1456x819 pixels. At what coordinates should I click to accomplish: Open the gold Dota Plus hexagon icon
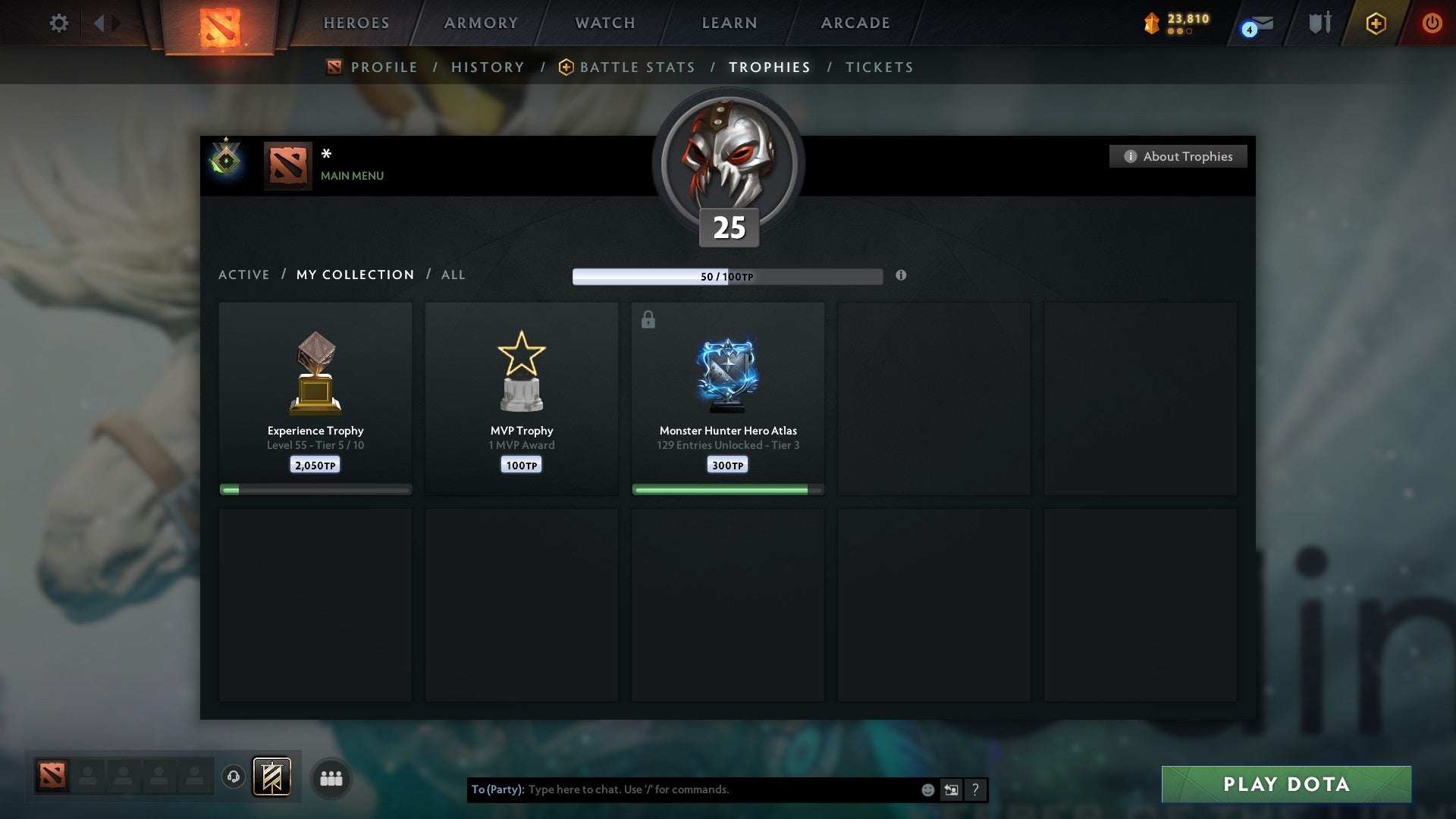pos(1374,23)
